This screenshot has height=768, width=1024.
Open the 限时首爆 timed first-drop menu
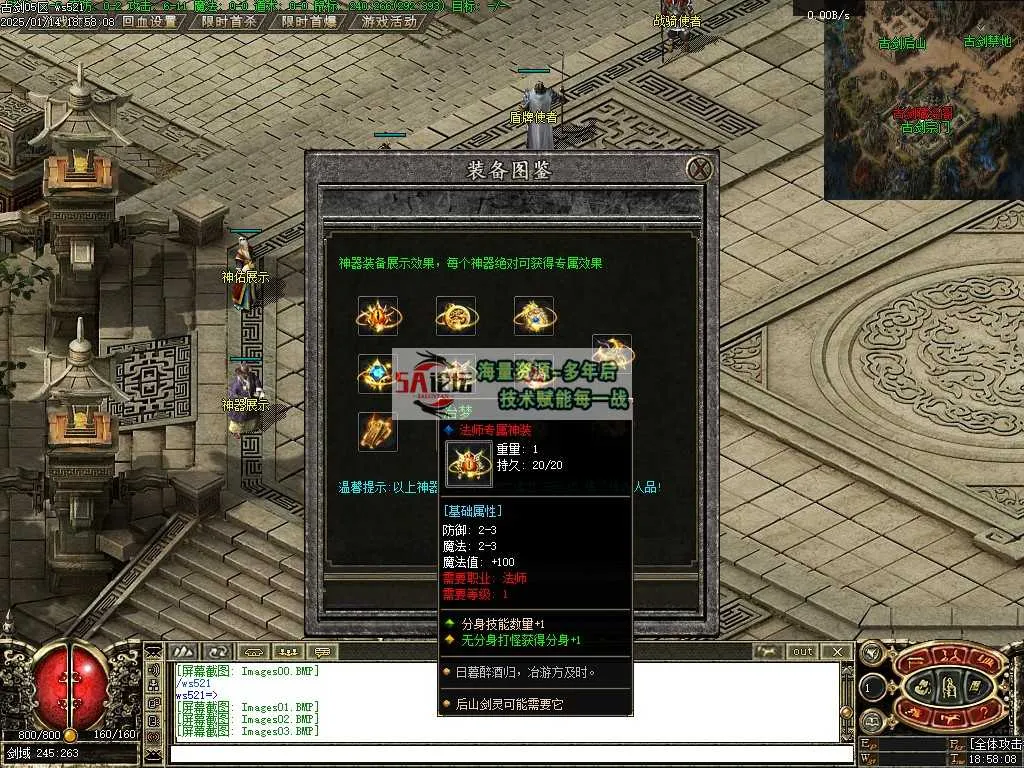tap(309, 21)
